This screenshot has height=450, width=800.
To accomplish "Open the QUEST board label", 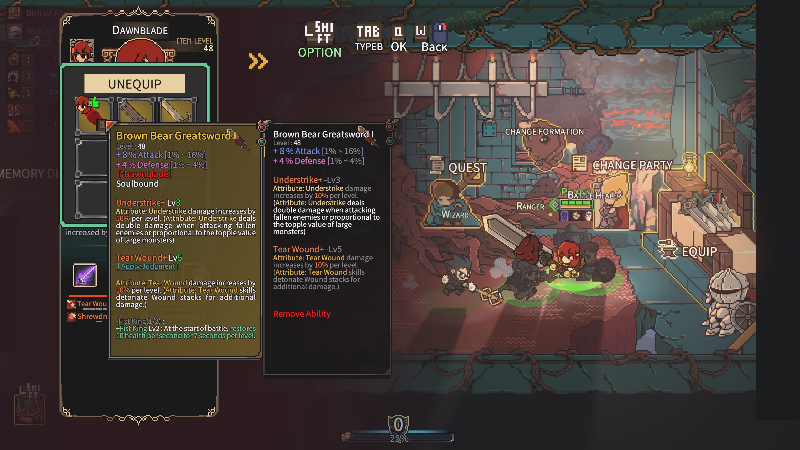I will (467, 168).
